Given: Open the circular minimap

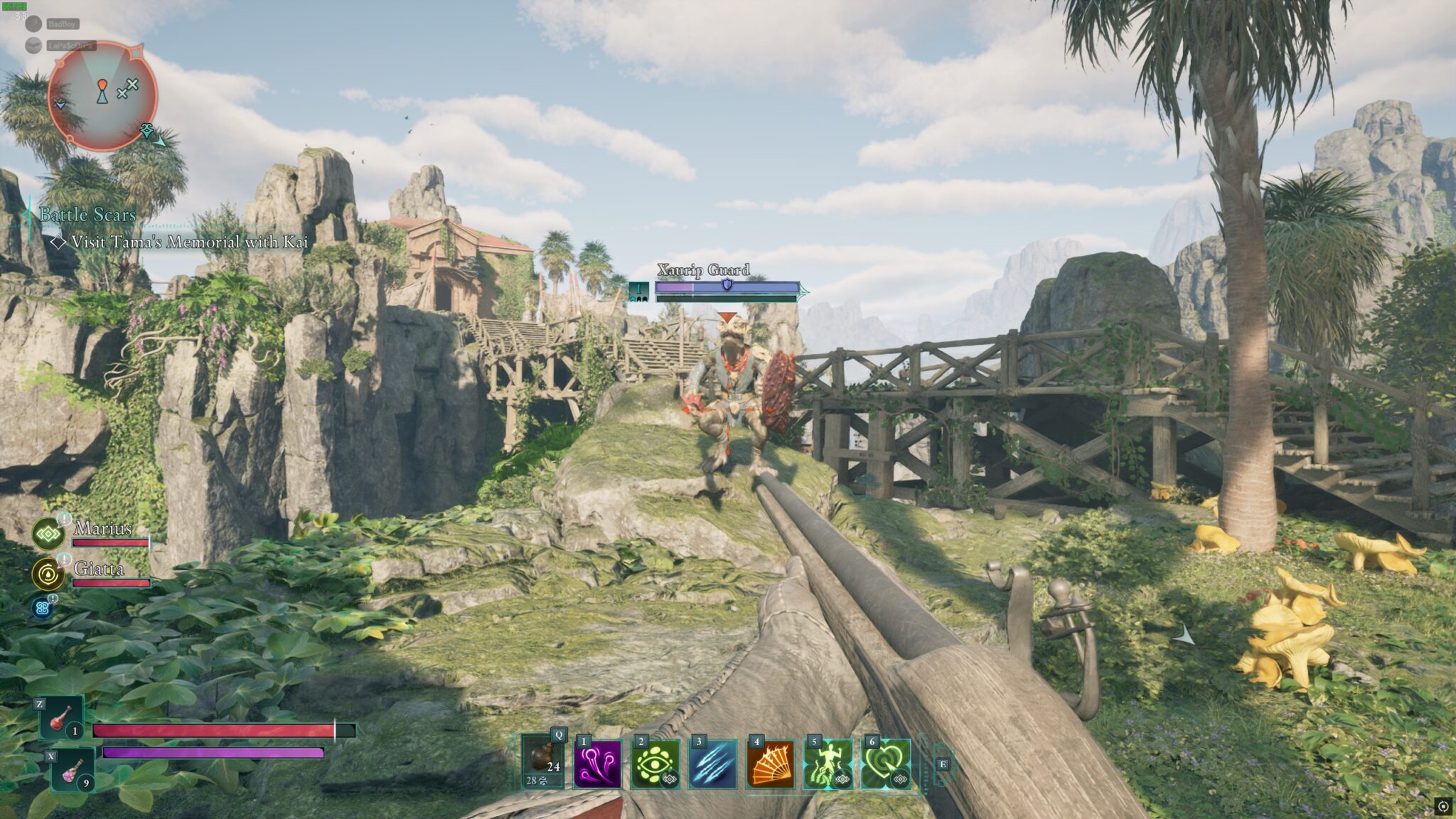Looking at the screenshot, I should (x=102, y=96).
